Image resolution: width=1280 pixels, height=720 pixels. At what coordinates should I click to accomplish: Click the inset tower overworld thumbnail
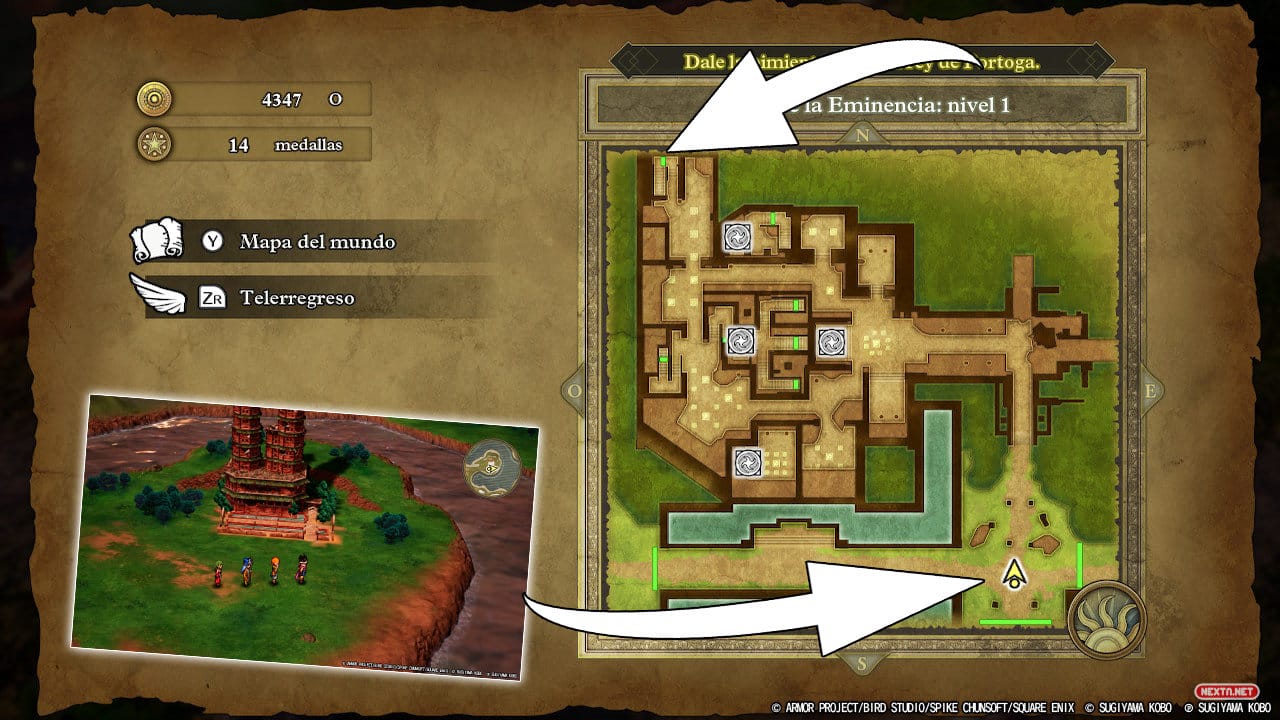305,533
